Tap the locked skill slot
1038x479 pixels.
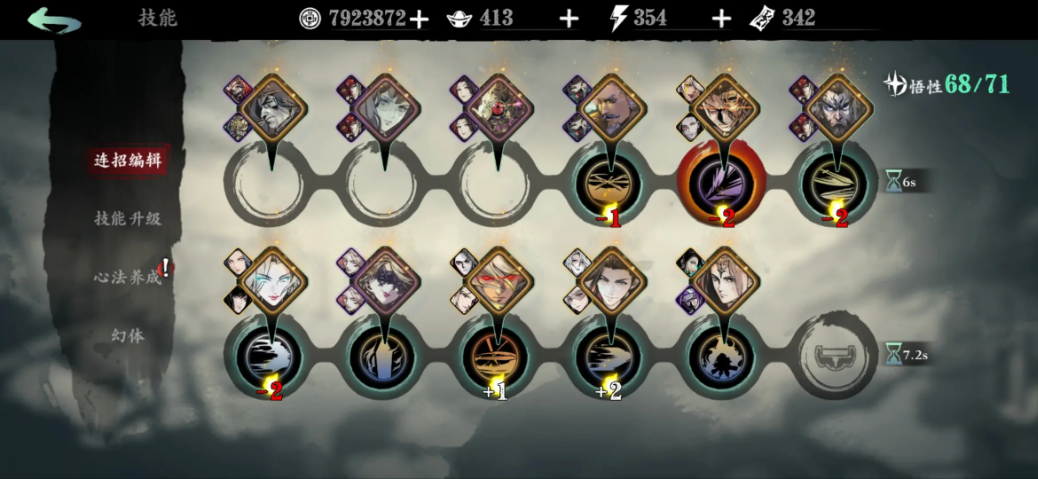coord(838,355)
